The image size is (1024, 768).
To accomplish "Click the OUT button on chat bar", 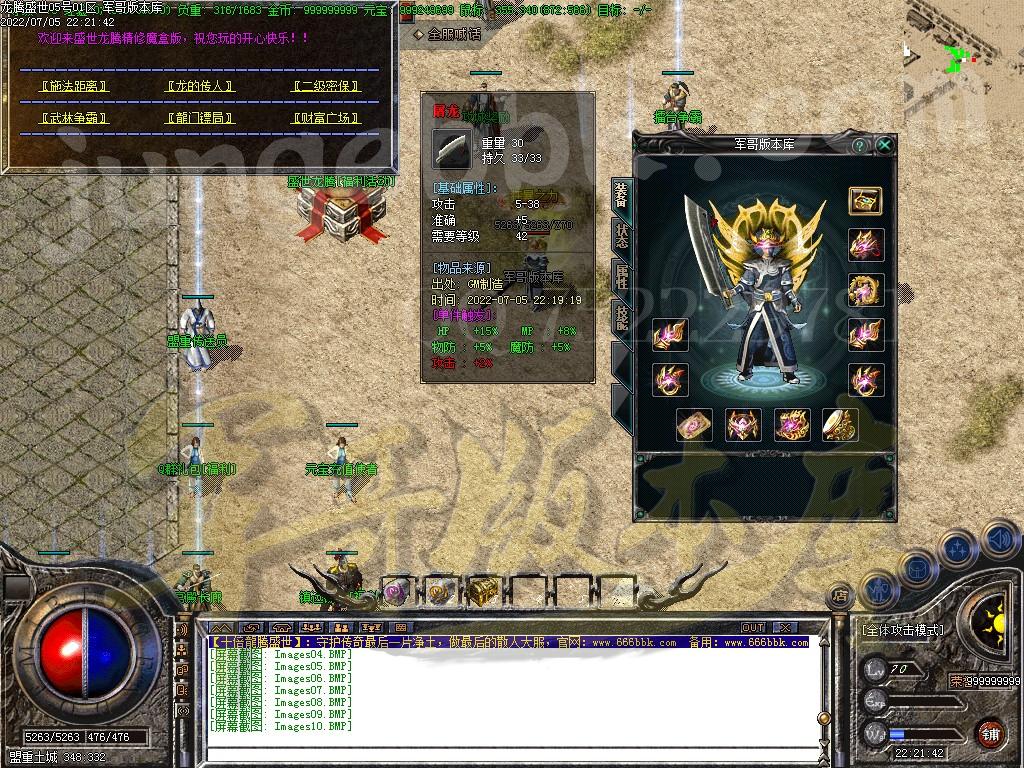I will point(753,628).
